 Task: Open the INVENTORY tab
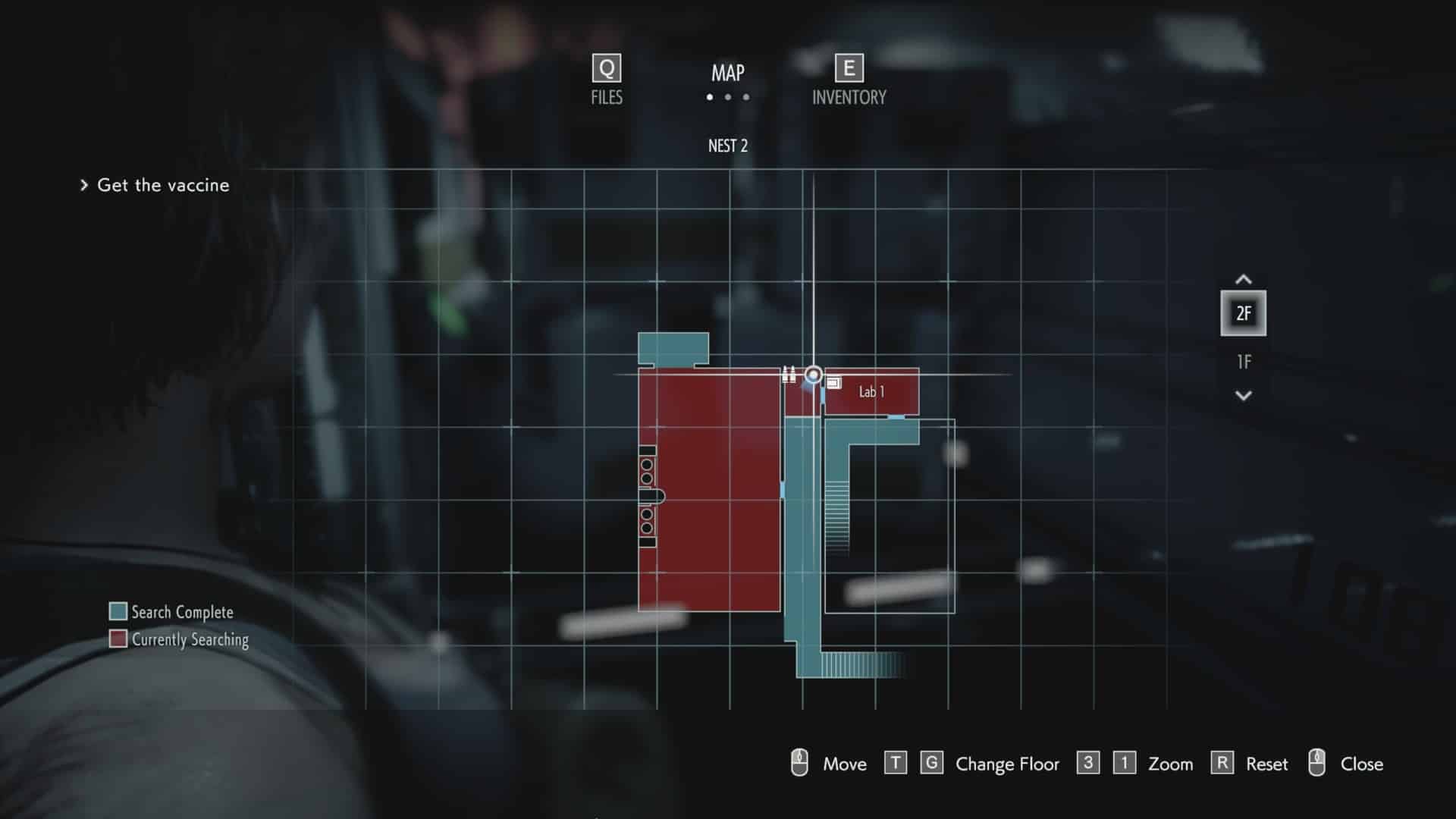coord(849,97)
